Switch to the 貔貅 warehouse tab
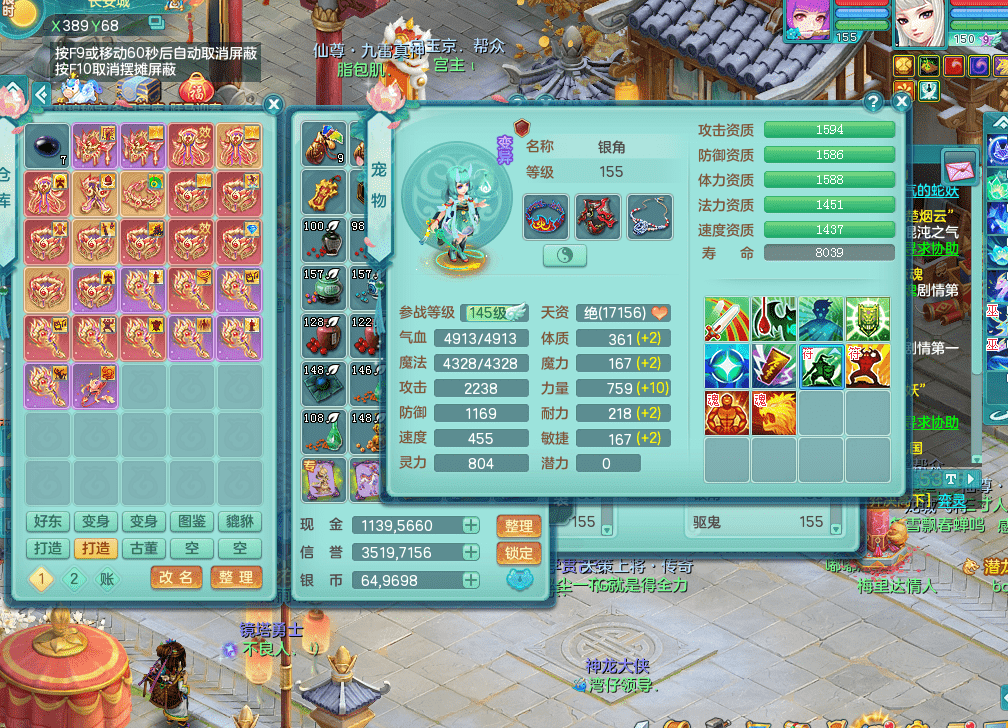 pyautogui.click(x=240, y=521)
